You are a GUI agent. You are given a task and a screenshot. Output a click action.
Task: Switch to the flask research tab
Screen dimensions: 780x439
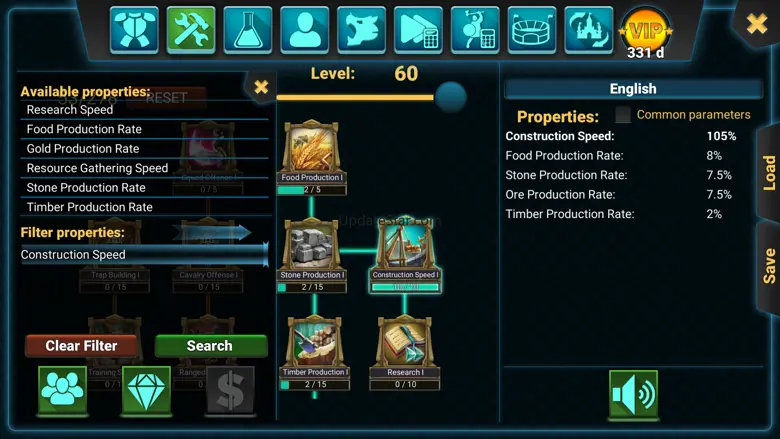pyautogui.click(x=248, y=29)
